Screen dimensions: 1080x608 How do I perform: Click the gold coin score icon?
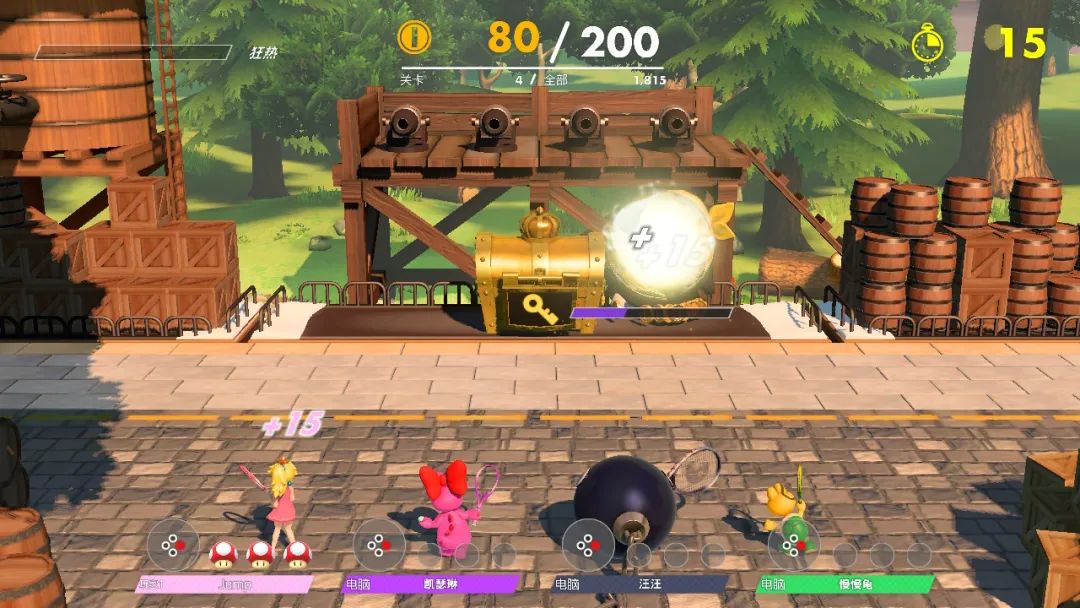(x=414, y=38)
